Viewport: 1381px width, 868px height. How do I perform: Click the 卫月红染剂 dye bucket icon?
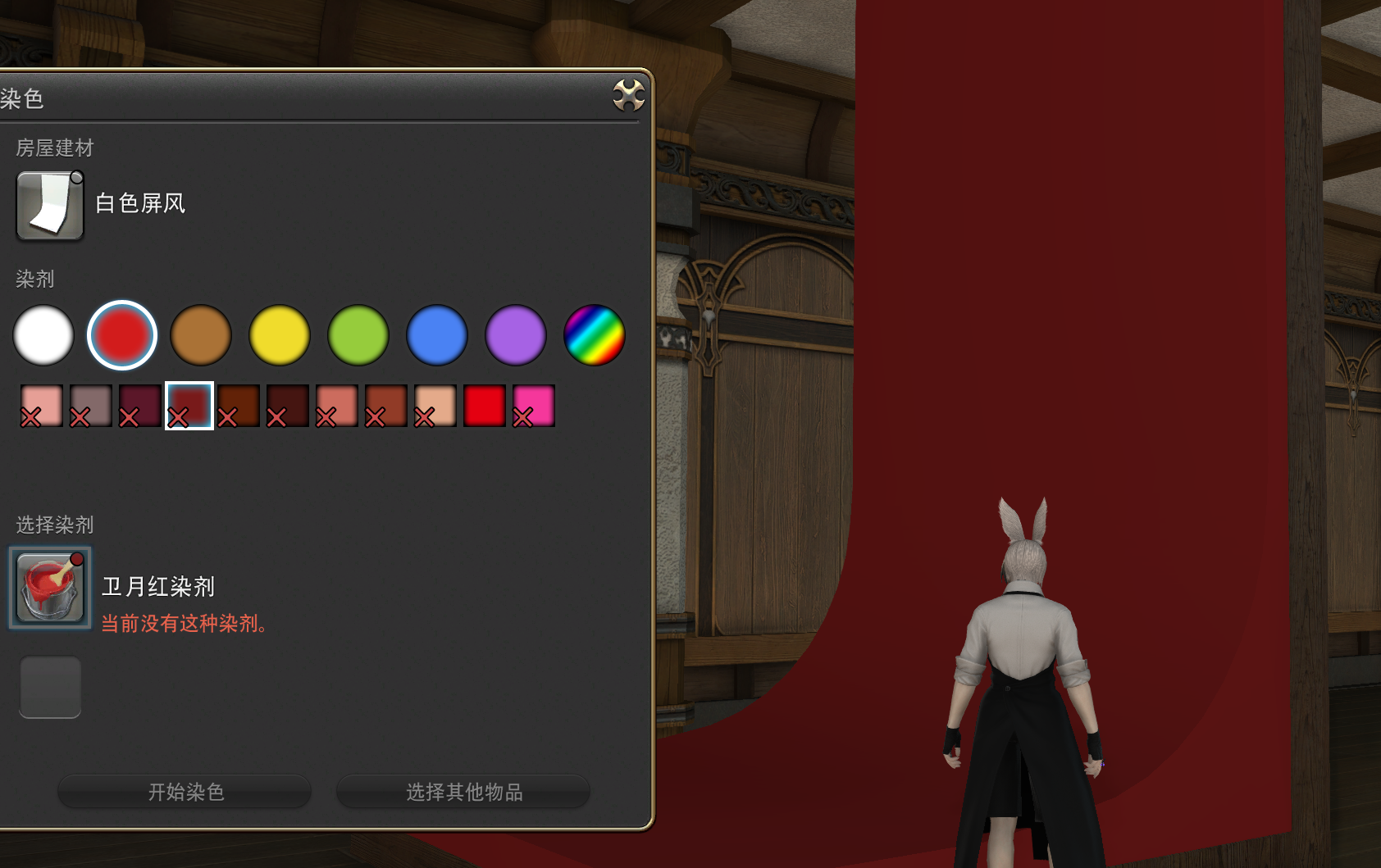(x=49, y=587)
